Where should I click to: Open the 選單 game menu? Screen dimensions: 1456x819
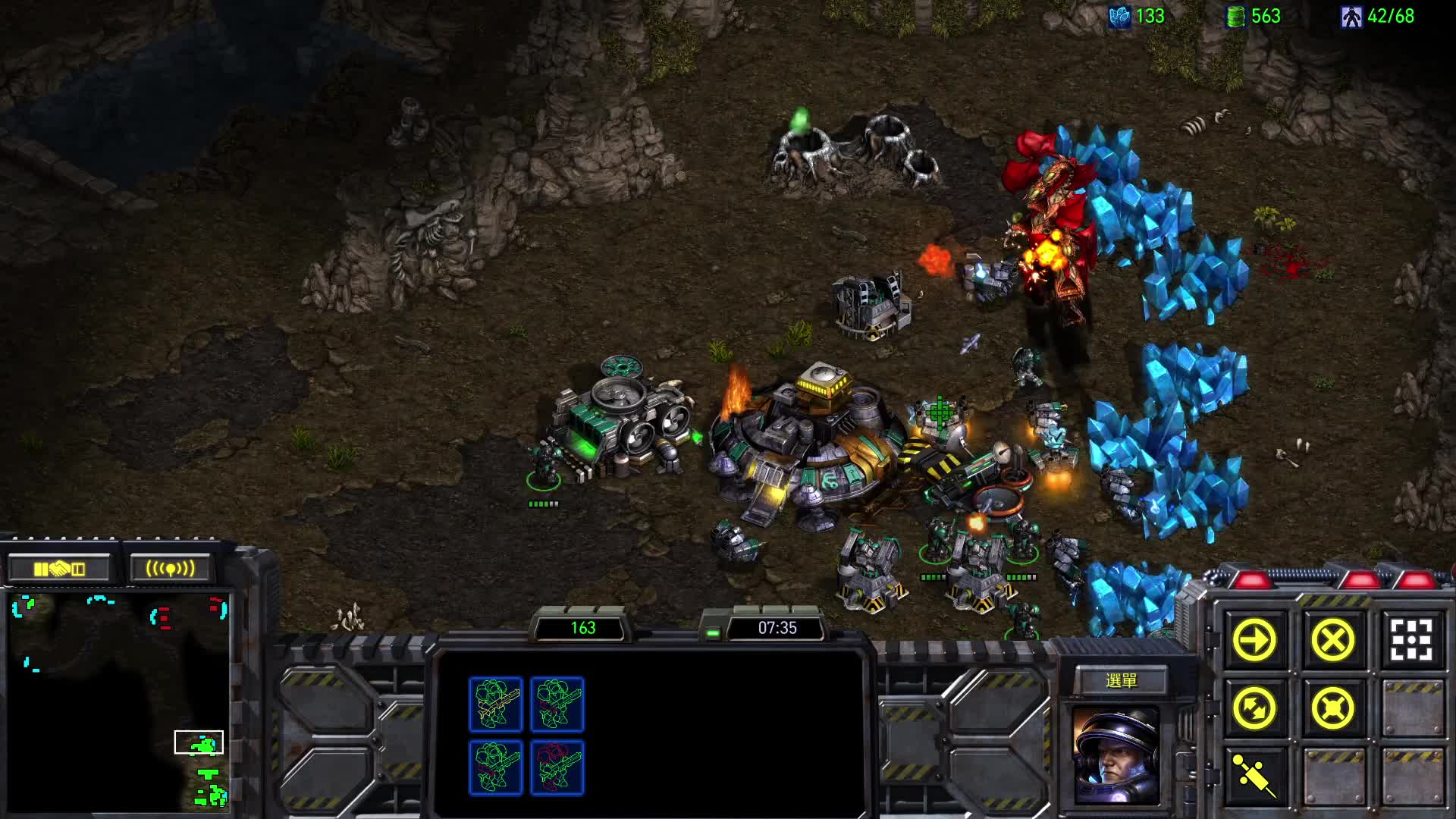click(x=1121, y=681)
